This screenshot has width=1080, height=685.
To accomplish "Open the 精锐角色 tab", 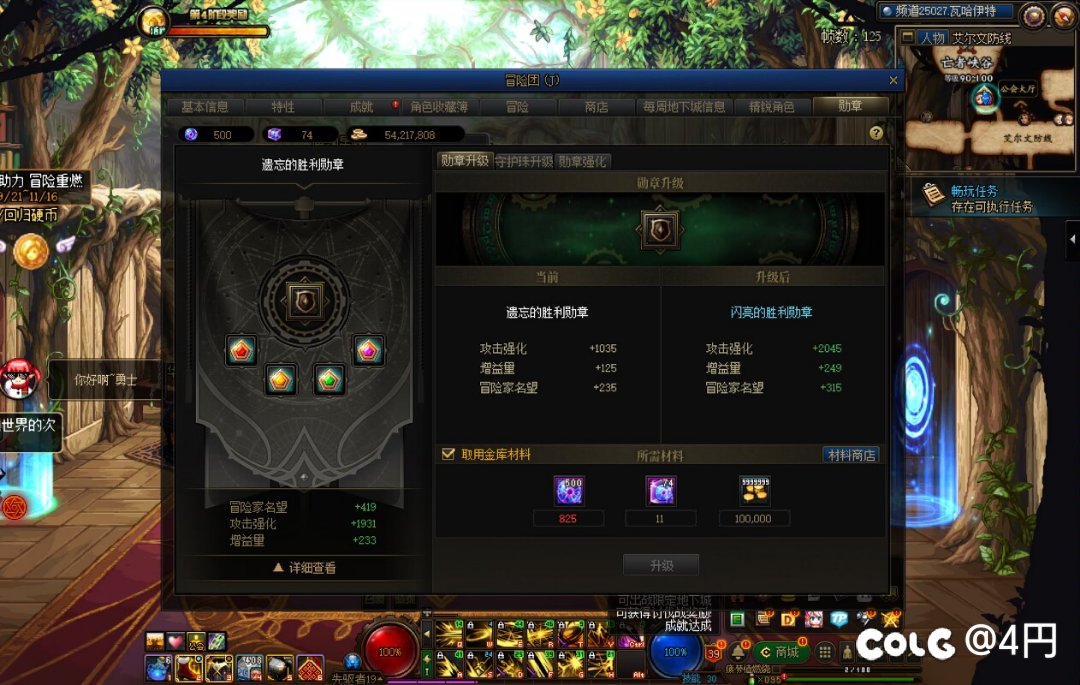I will point(771,107).
